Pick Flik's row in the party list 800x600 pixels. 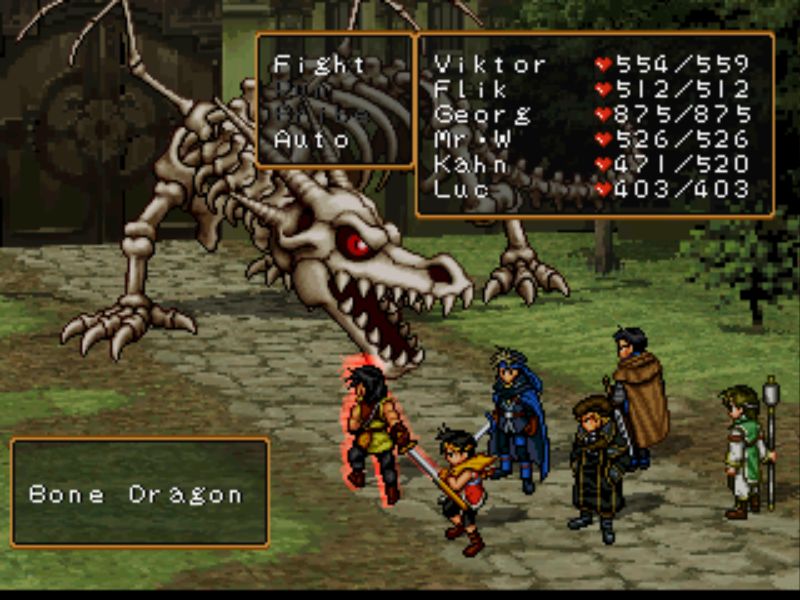click(x=462, y=89)
